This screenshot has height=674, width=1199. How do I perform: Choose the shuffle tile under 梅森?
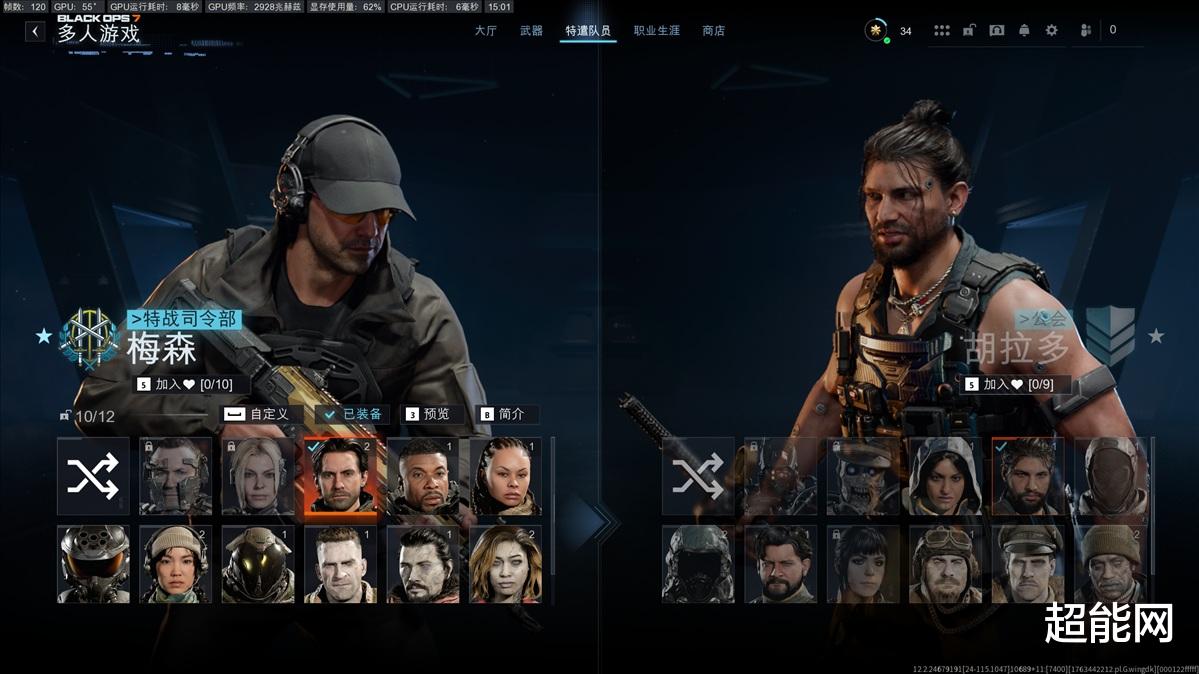tap(93, 476)
